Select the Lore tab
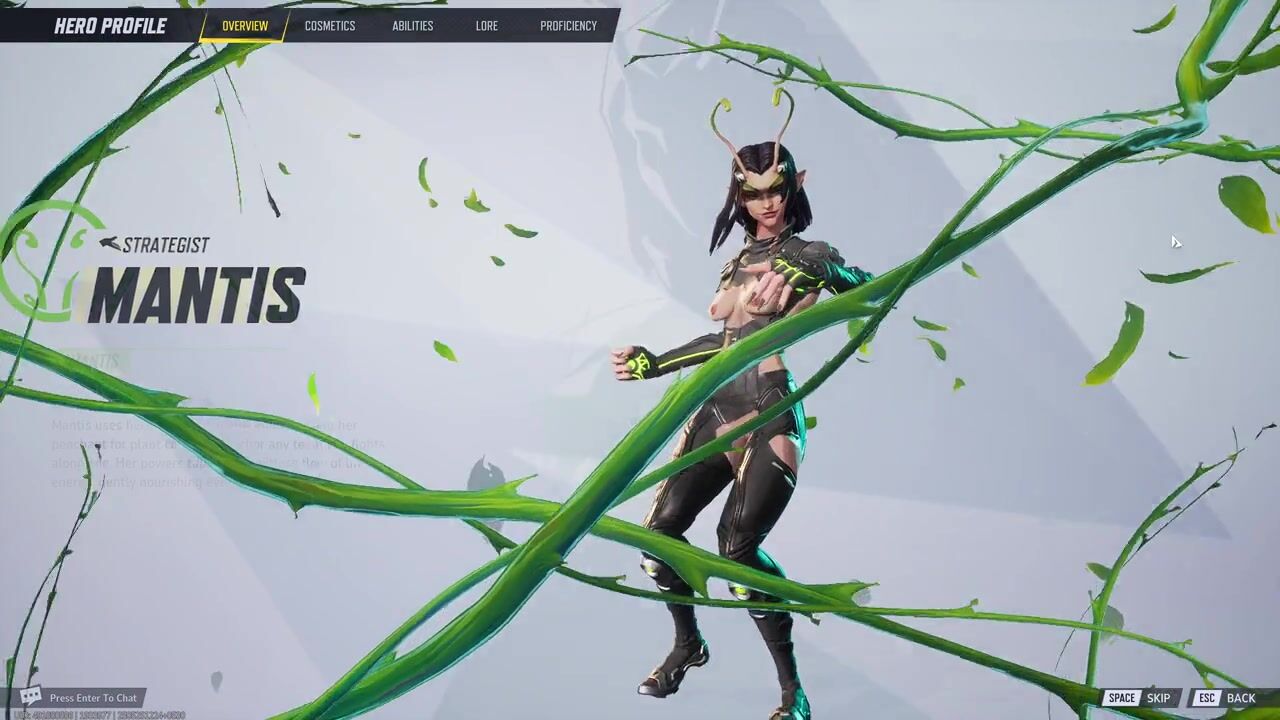This screenshot has width=1280, height=720. tap(487, 26)
